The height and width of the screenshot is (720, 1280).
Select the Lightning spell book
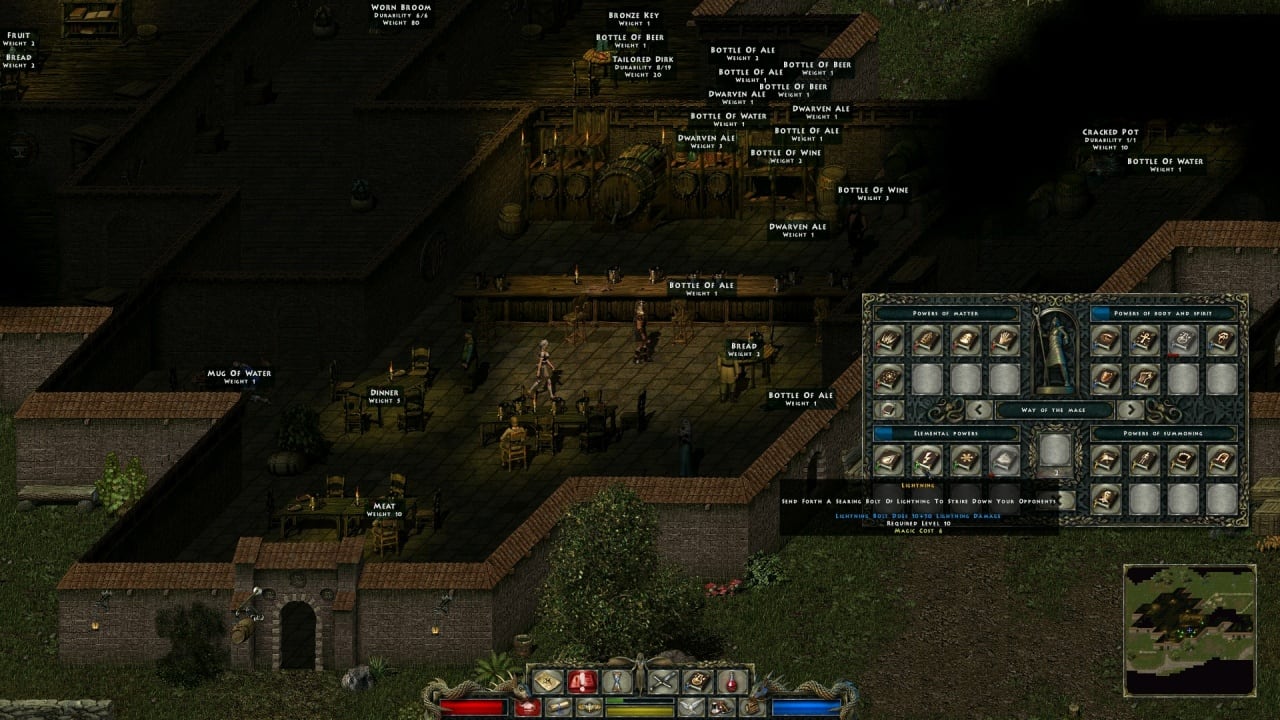click(x=926, y=460)
